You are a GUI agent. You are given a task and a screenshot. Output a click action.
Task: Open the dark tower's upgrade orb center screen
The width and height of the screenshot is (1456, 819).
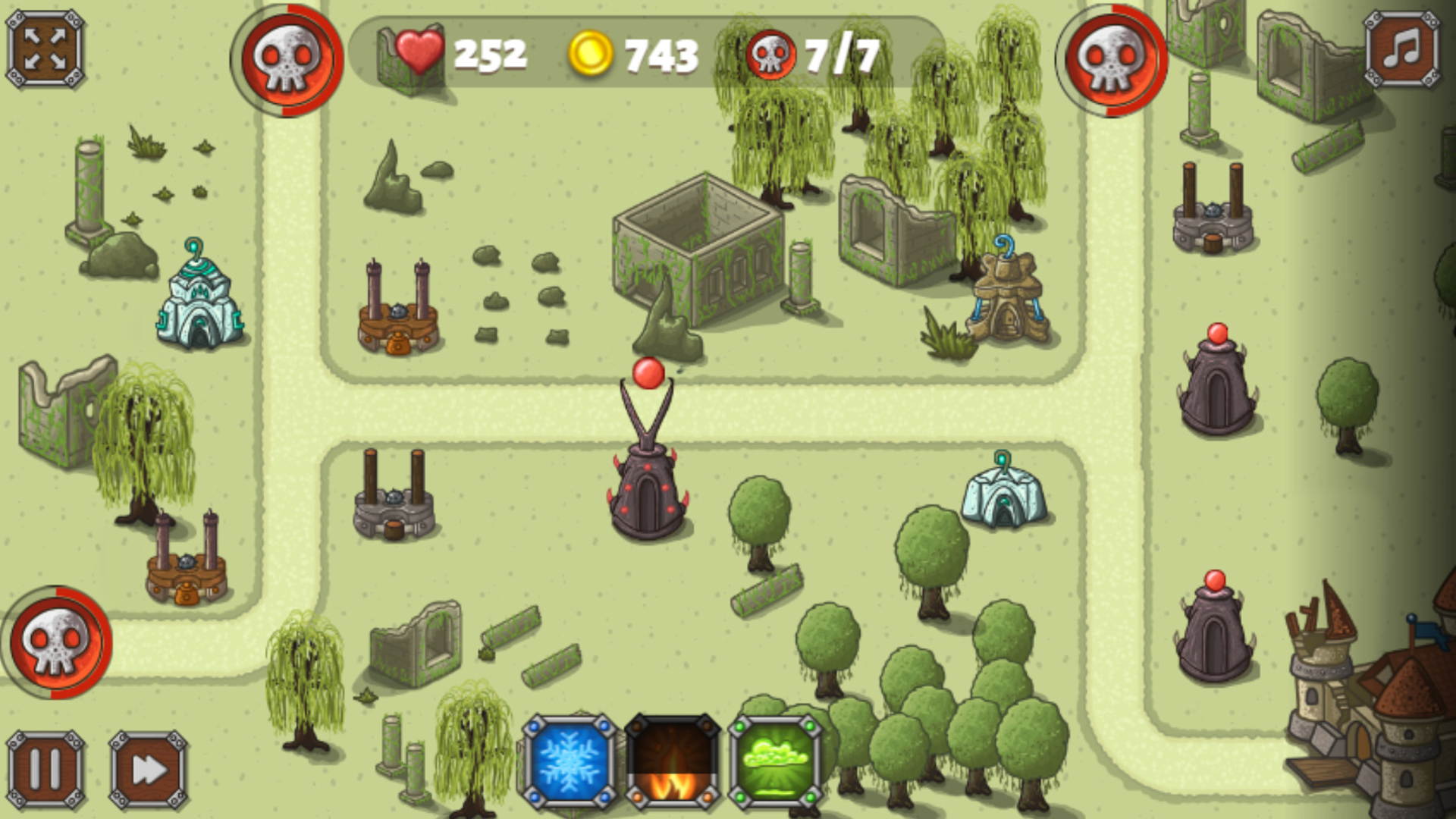(648, 373)
